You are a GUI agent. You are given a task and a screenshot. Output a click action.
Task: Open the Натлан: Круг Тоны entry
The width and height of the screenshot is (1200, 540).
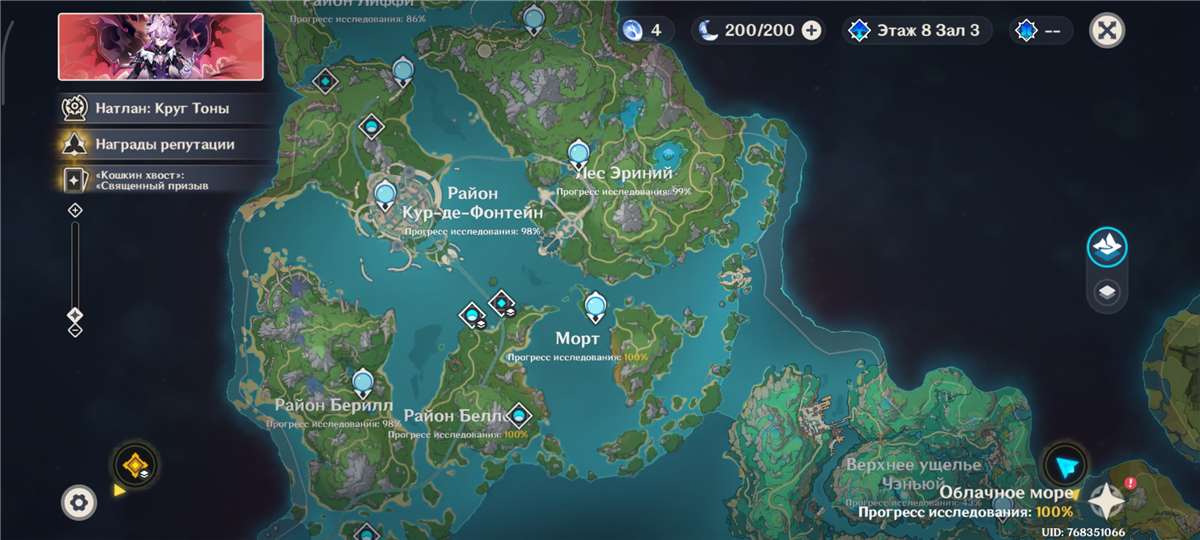click(160, 108)
